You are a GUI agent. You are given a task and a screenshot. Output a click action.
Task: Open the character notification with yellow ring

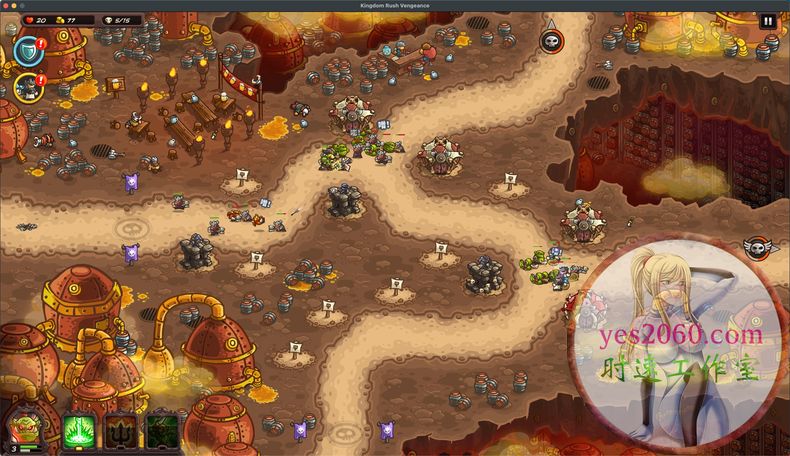27,87
